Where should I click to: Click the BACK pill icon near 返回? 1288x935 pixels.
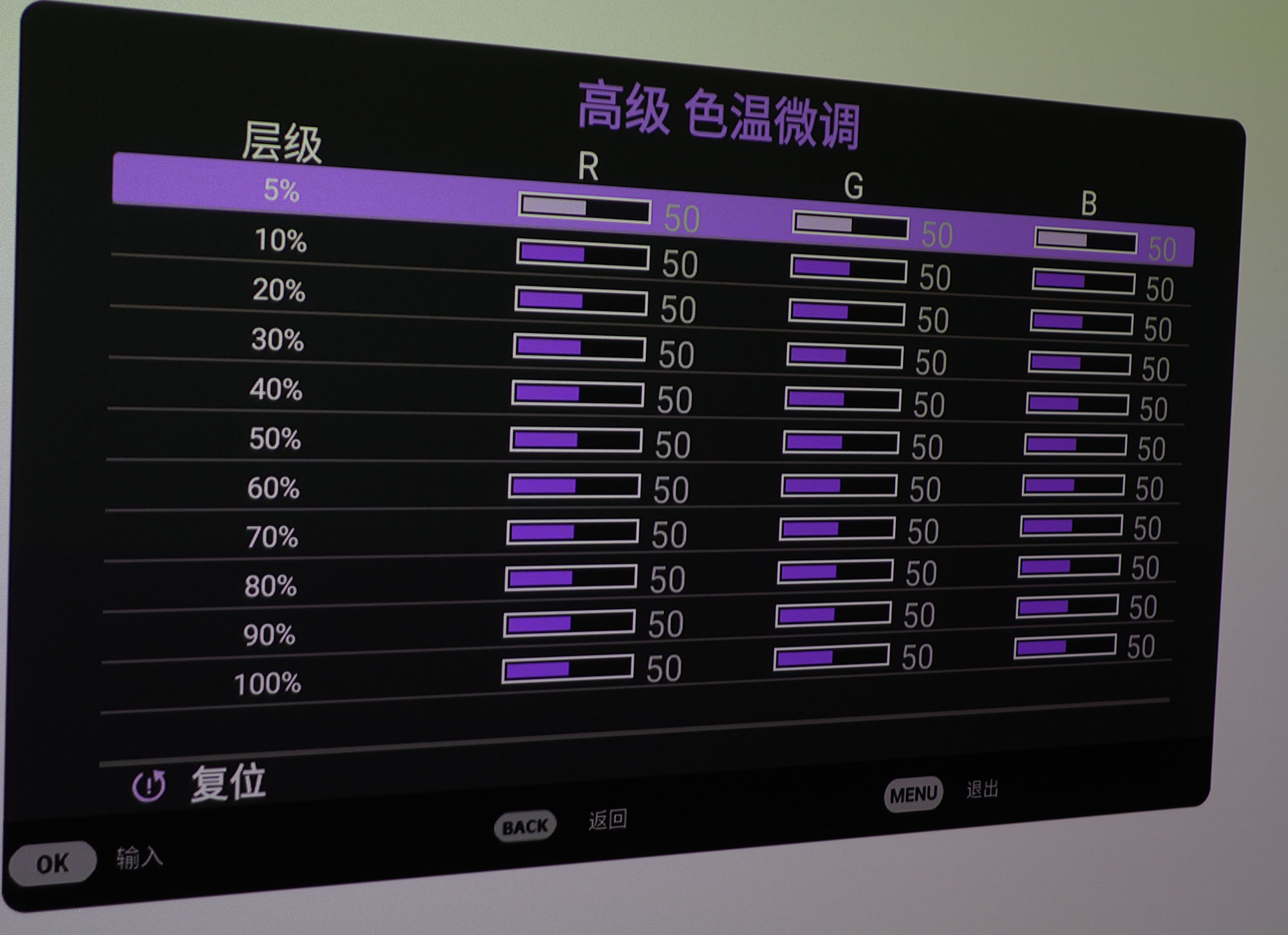pos(525,824)
